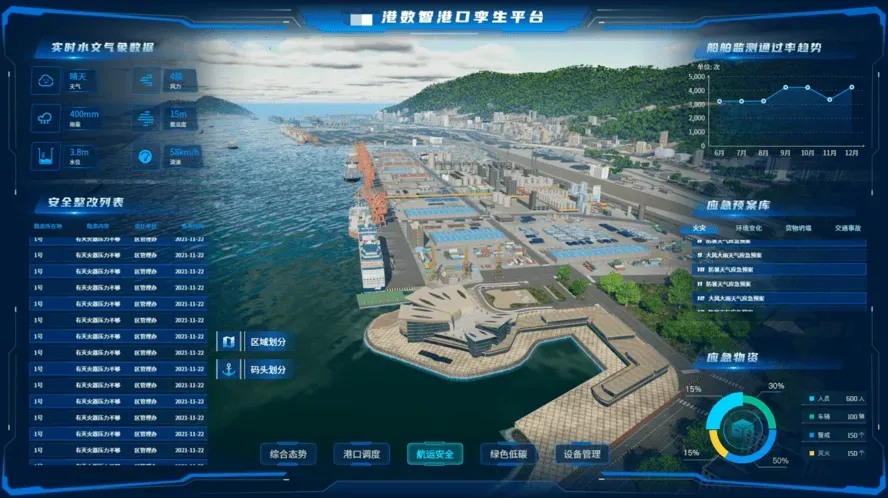
Task: Switch to the 港口调度 tab
Action: click(361, 454)
